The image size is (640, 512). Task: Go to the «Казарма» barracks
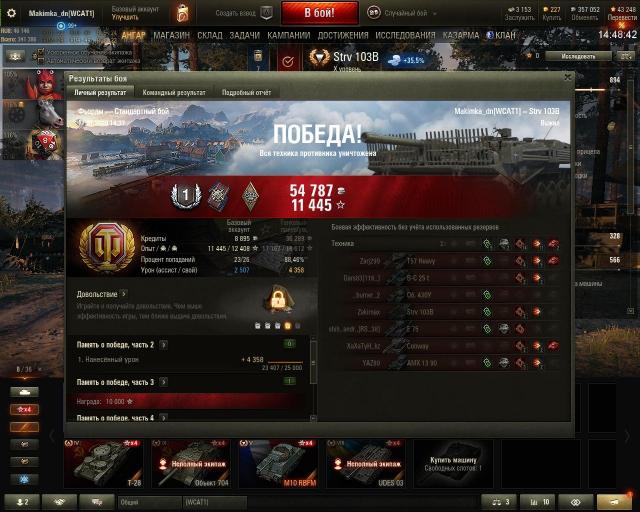461,35
